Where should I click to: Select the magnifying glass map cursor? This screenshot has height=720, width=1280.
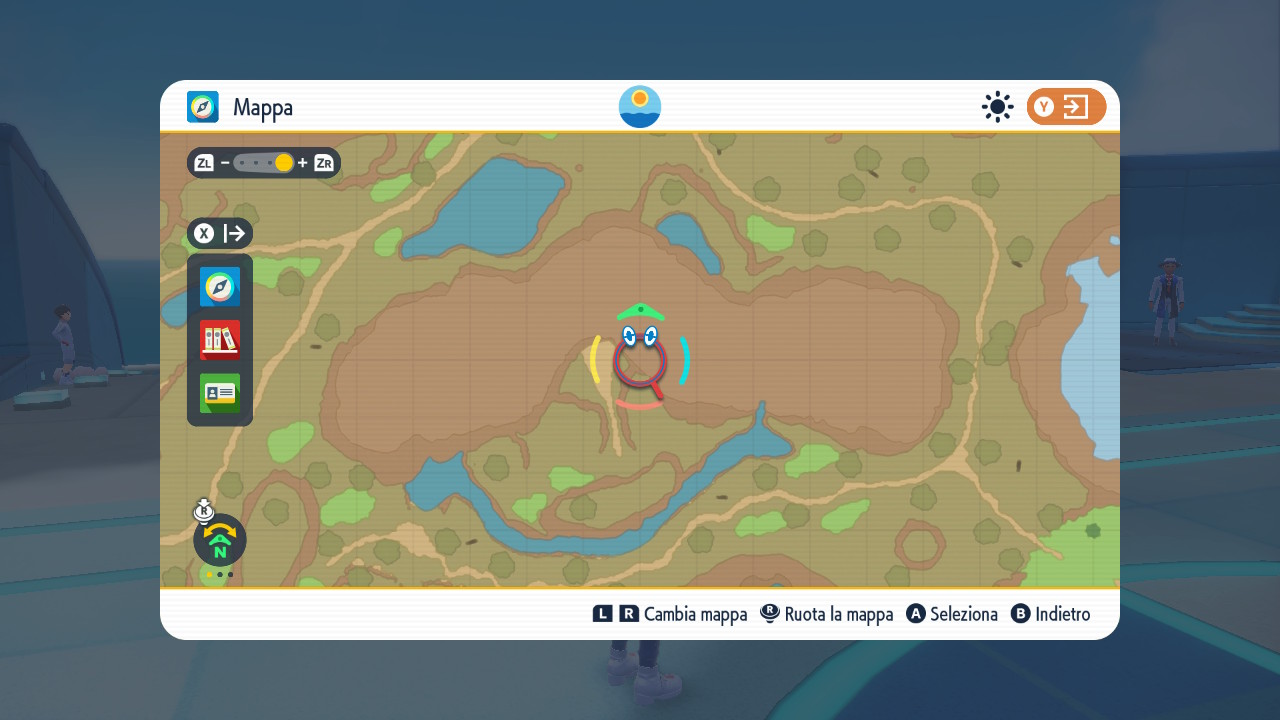[x=640, y=360]
